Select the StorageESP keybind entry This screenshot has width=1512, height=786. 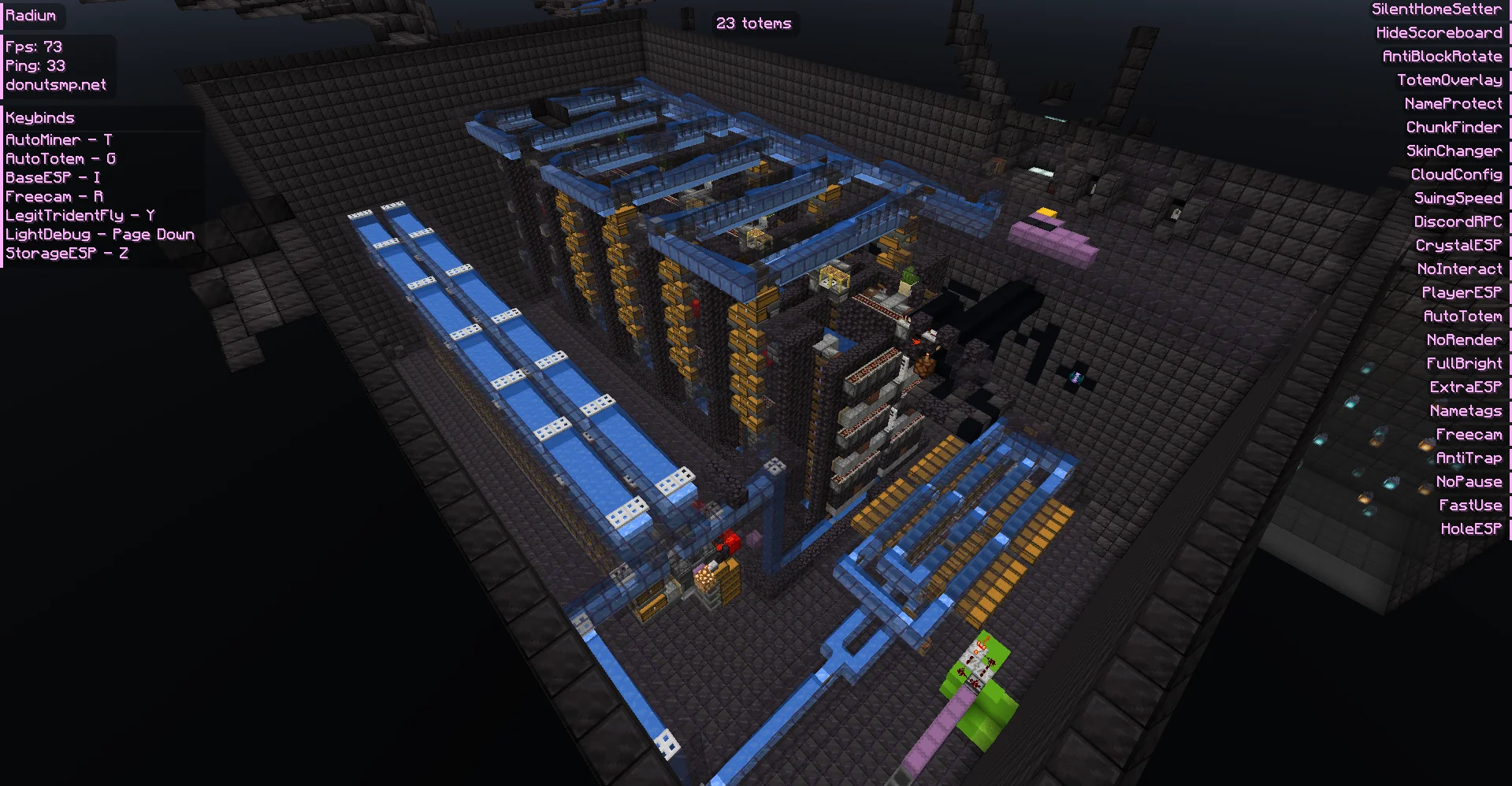point(67,253)
